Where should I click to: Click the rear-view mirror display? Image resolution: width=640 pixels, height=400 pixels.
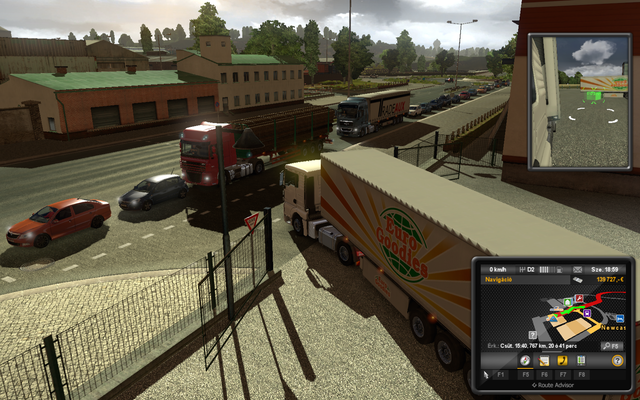578,101
